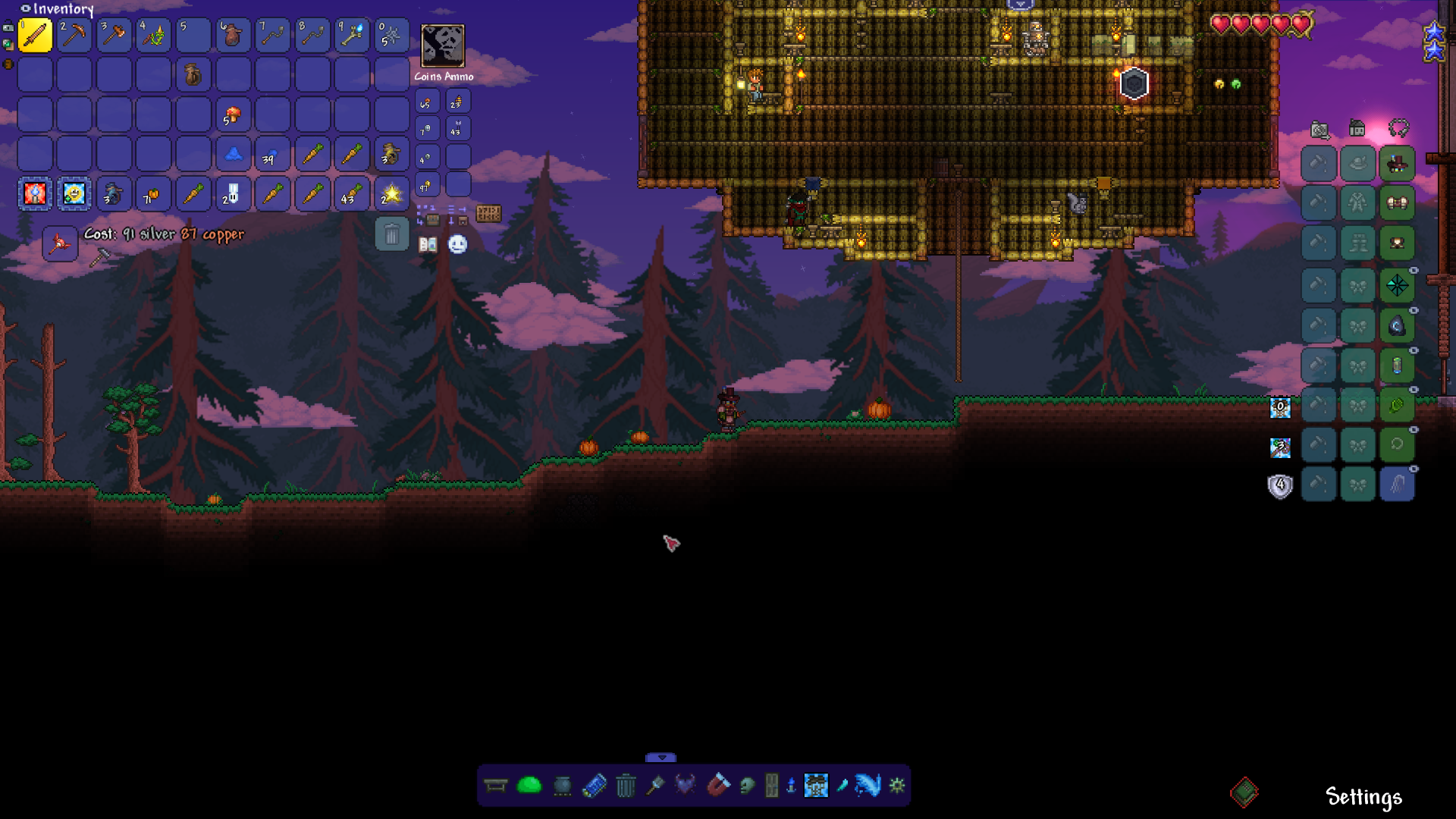Screen dimensions: 1456x819
Task: Select the item in the reforge slot
Action: (x=59, y=243)
